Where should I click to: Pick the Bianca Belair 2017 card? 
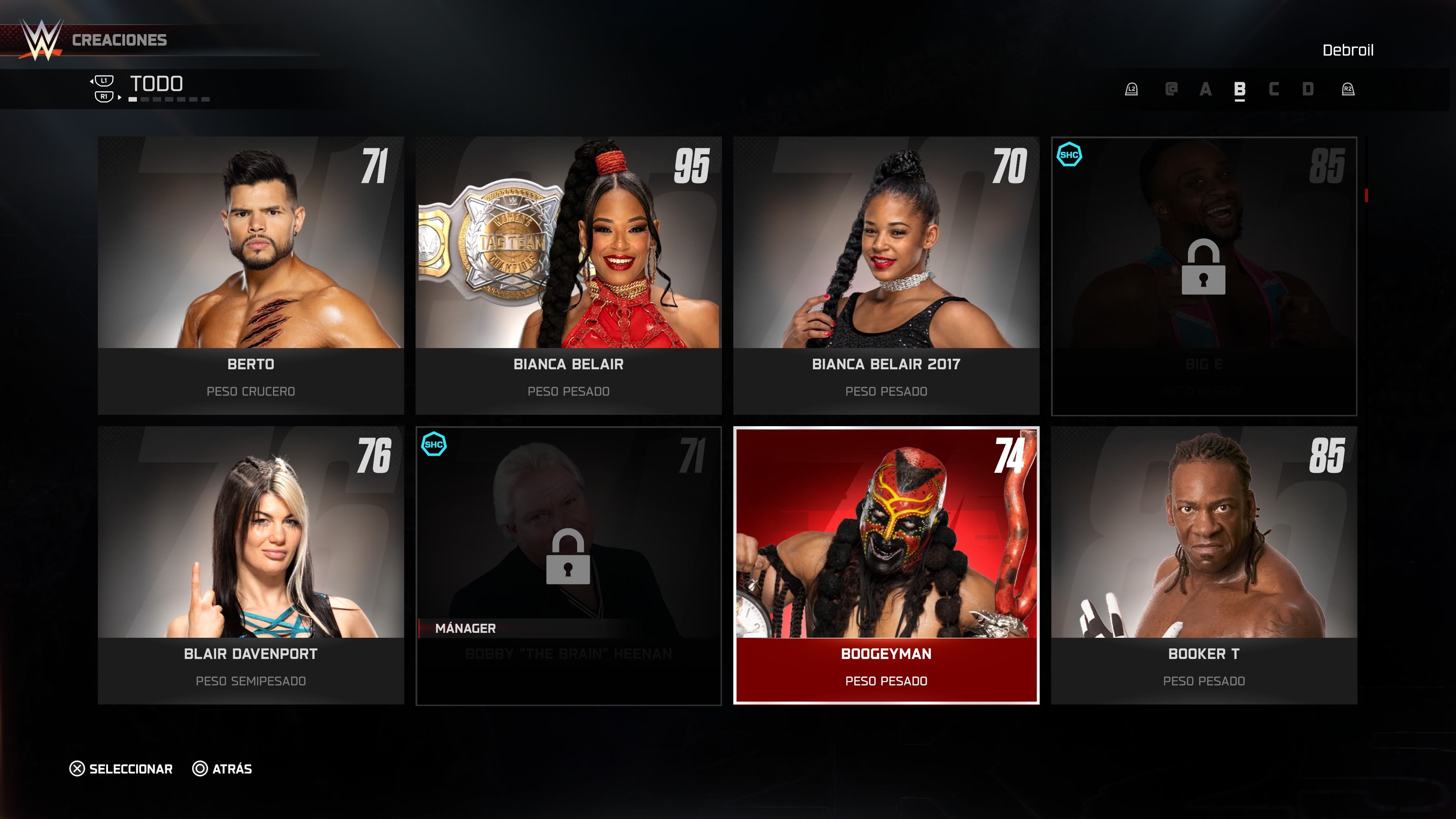click(886, 275)
